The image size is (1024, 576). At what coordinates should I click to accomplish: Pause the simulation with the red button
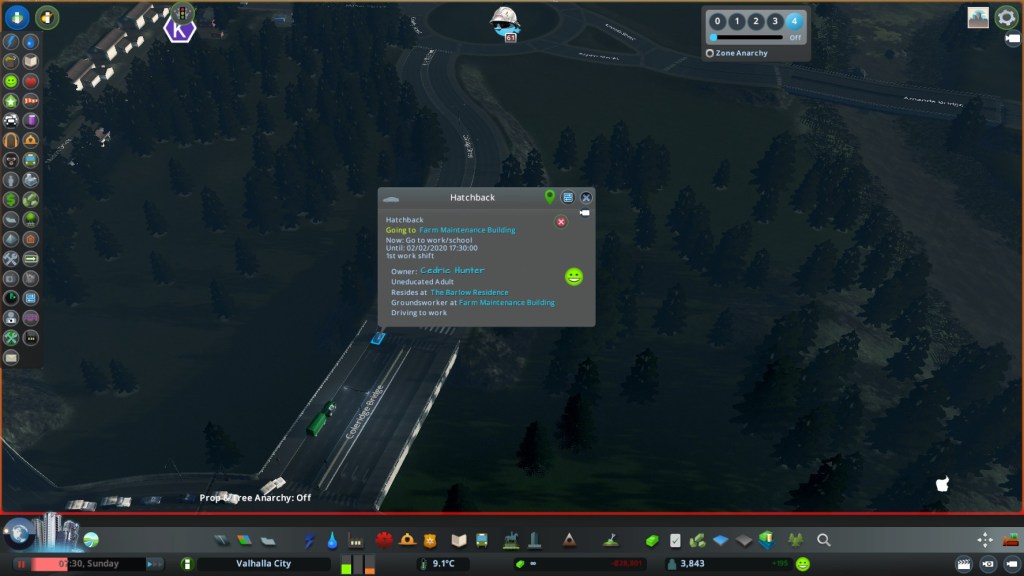pyautogui.click(x=20, y=564)
